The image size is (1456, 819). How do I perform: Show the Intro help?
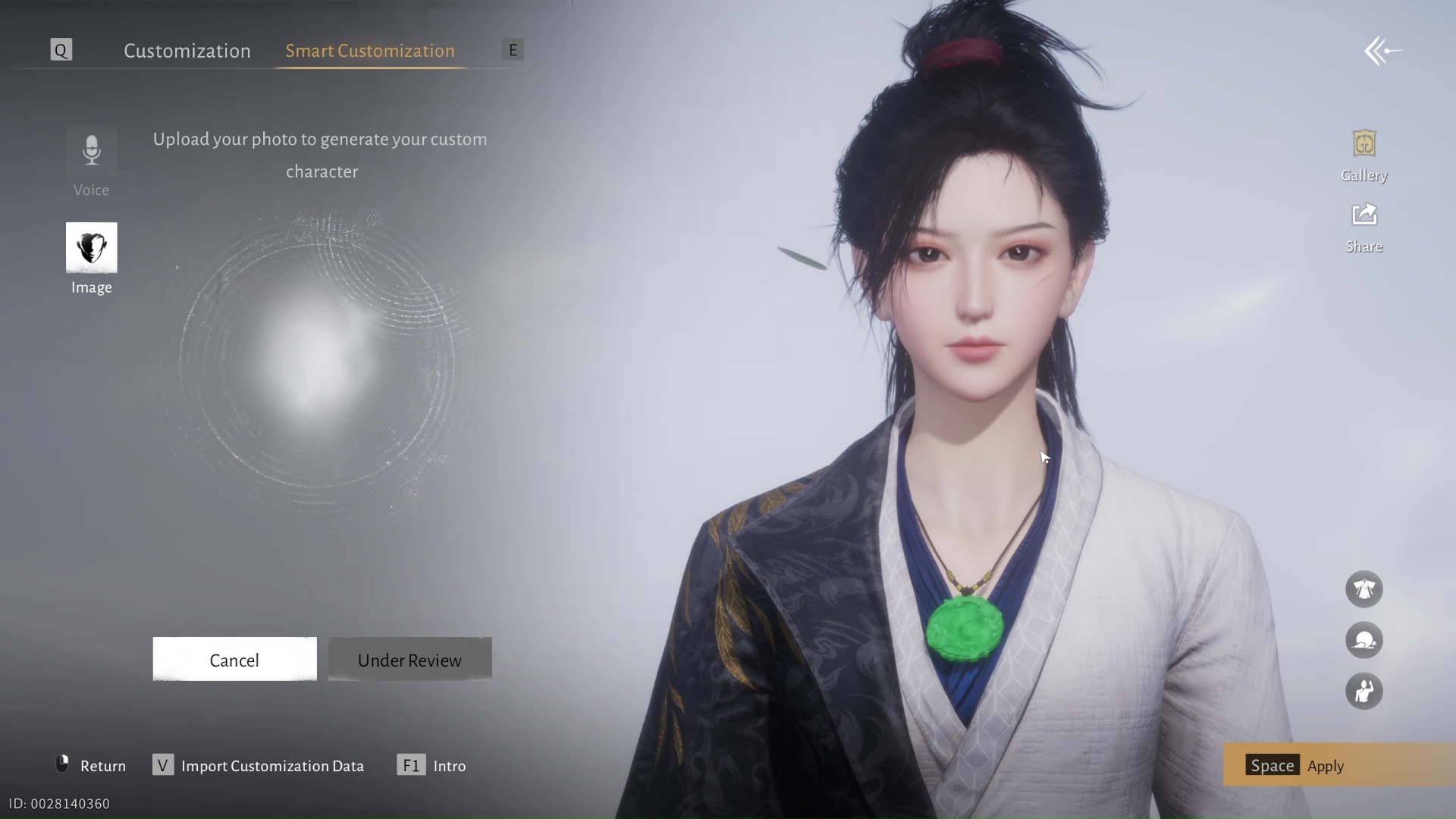point(431,765)
